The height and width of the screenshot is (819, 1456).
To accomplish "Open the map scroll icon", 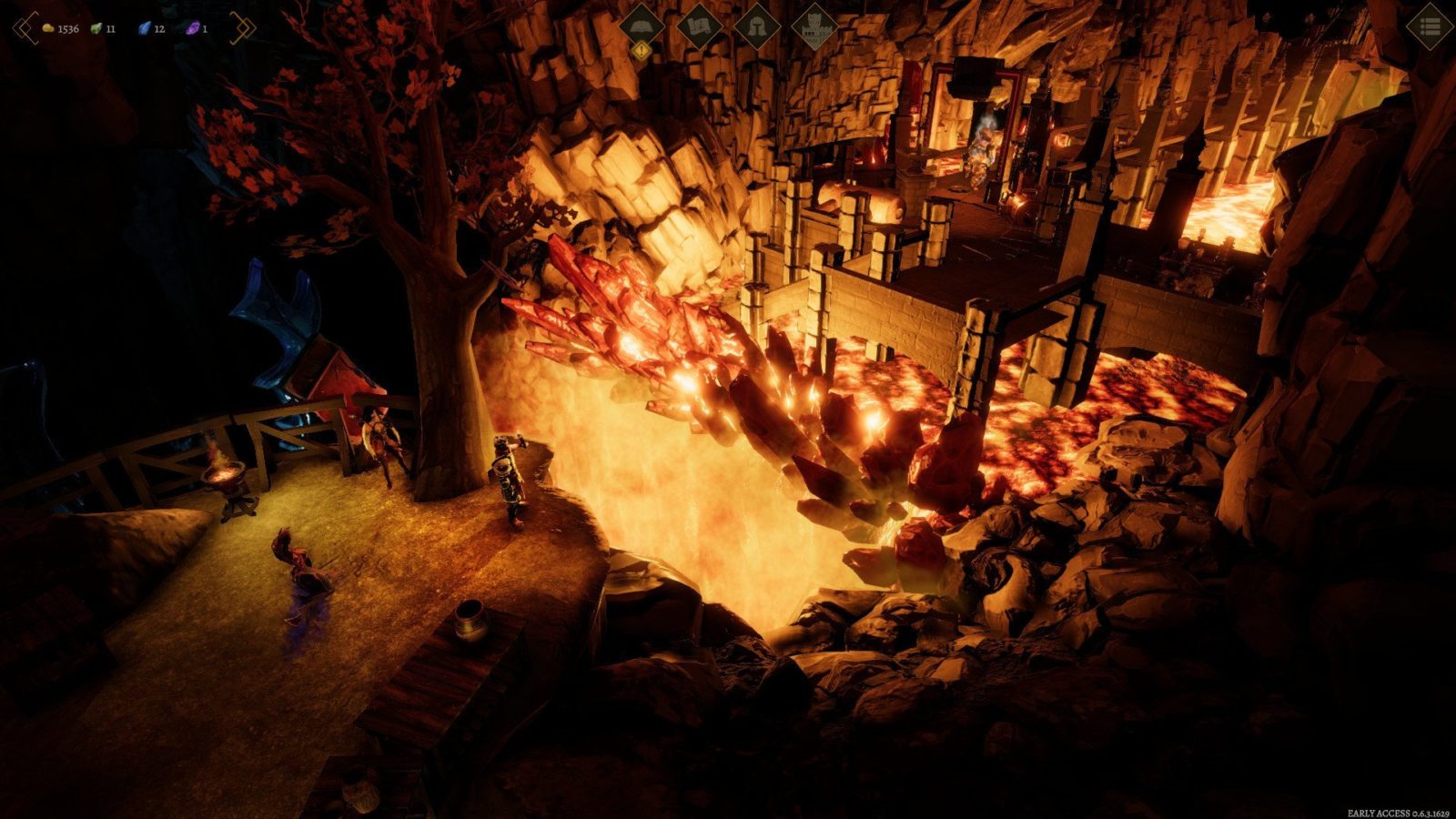I will (x=699, y=27).
